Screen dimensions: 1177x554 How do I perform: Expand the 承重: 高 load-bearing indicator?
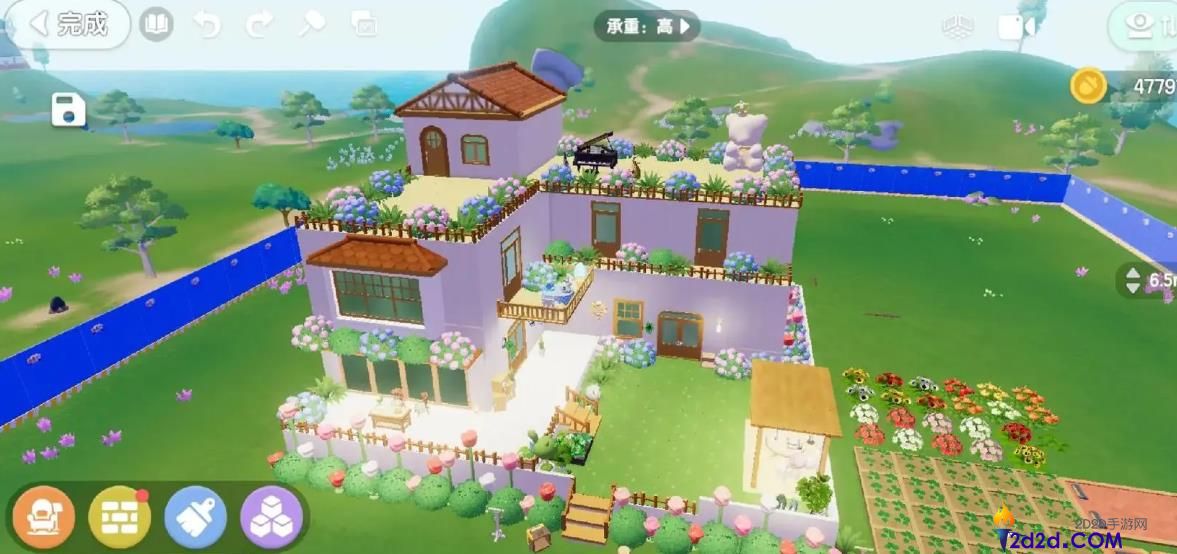pyautogui.click(x=646, y=27)
